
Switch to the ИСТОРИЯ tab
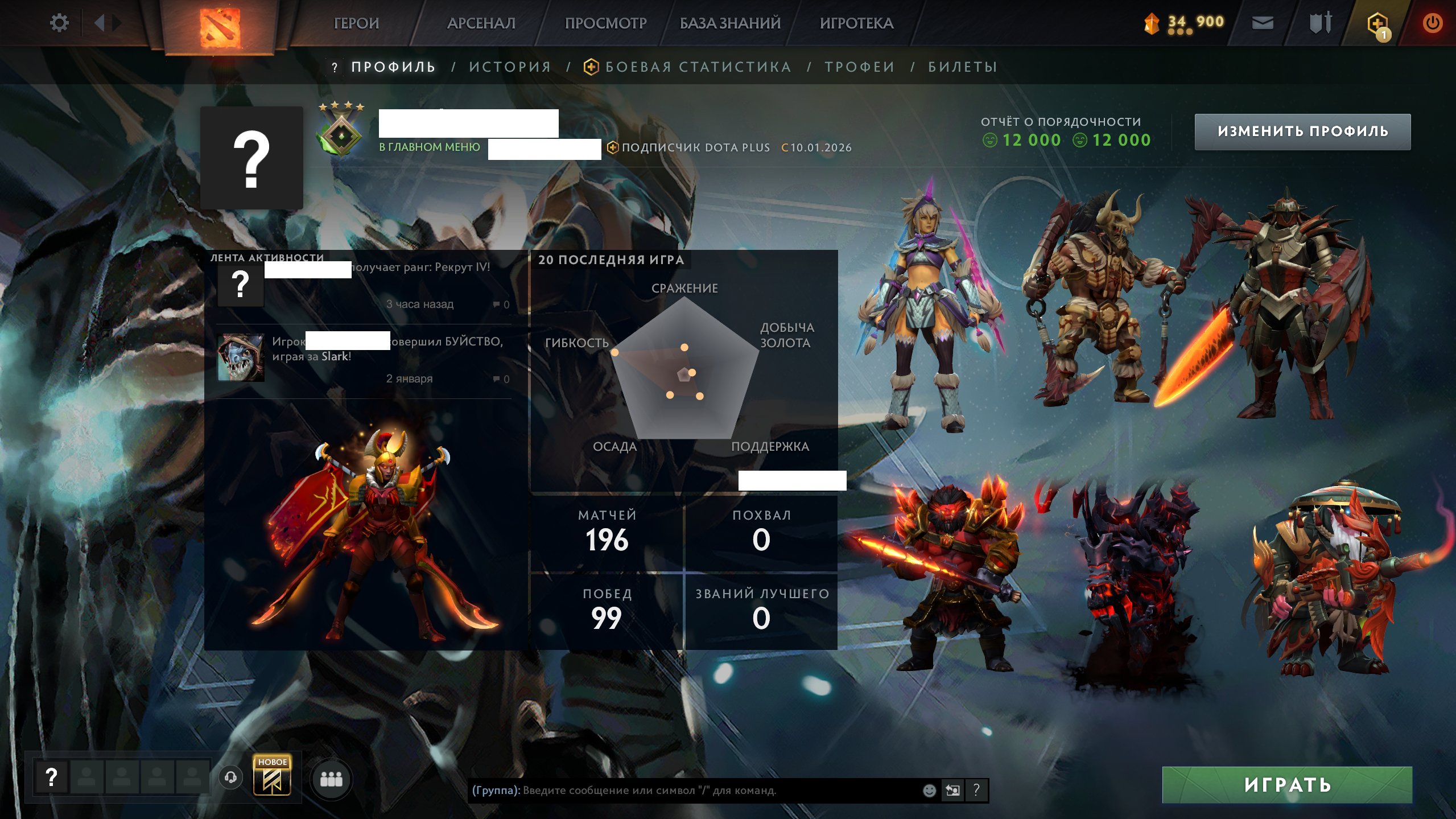[x=510, y=67]
